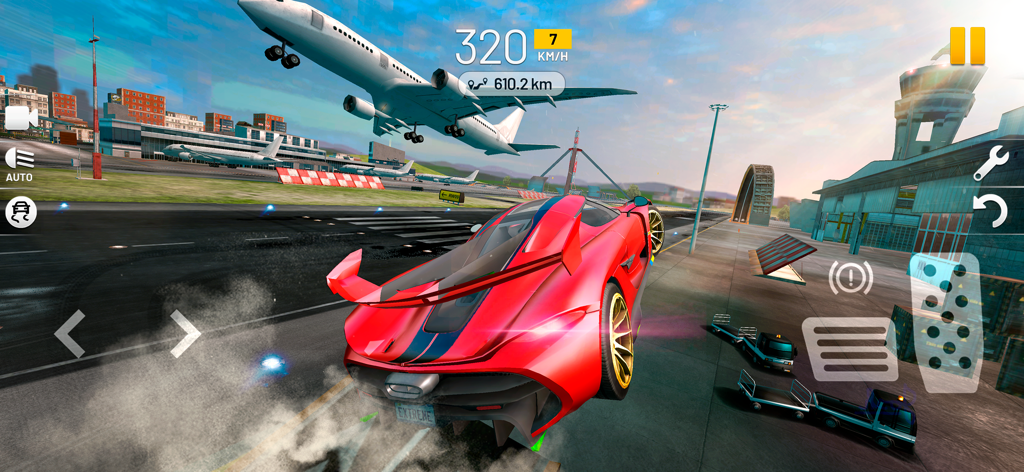The image size is (1024, 472).
Task: Open the wrench repair tool
Action: pos(989,163)
